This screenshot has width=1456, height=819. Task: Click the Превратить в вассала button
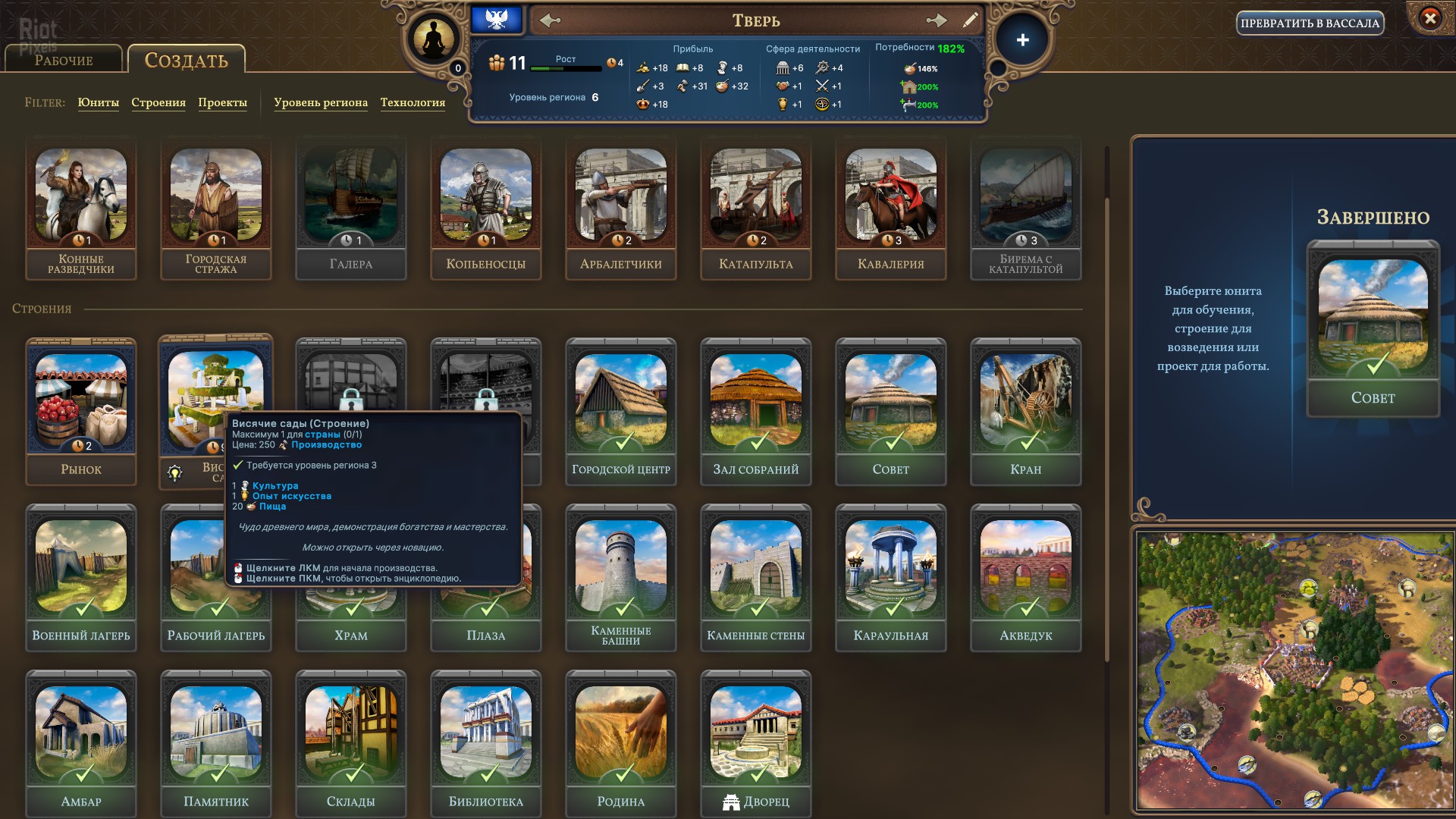click(1310, 24)
